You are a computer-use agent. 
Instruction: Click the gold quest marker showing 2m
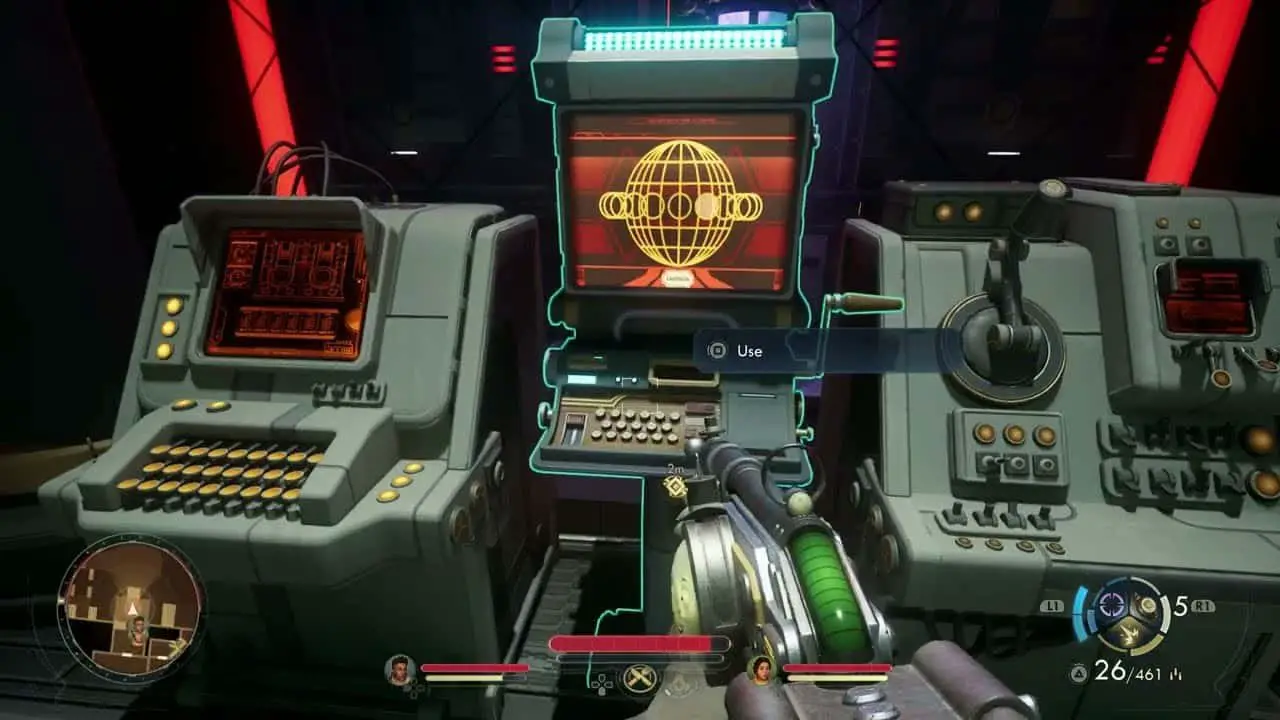(x=674, y=486)
